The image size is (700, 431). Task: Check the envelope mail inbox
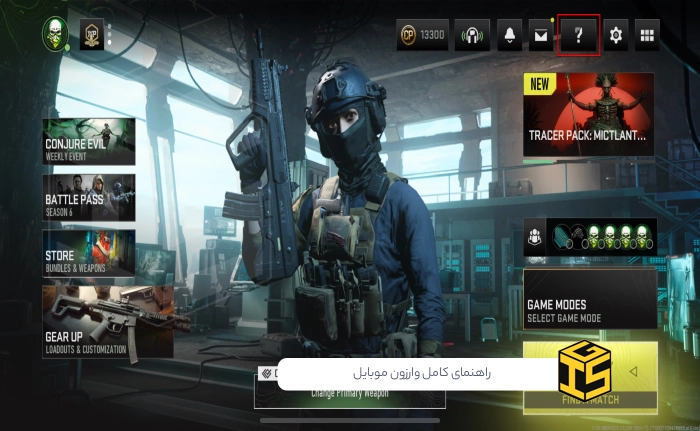click(541, 36)
